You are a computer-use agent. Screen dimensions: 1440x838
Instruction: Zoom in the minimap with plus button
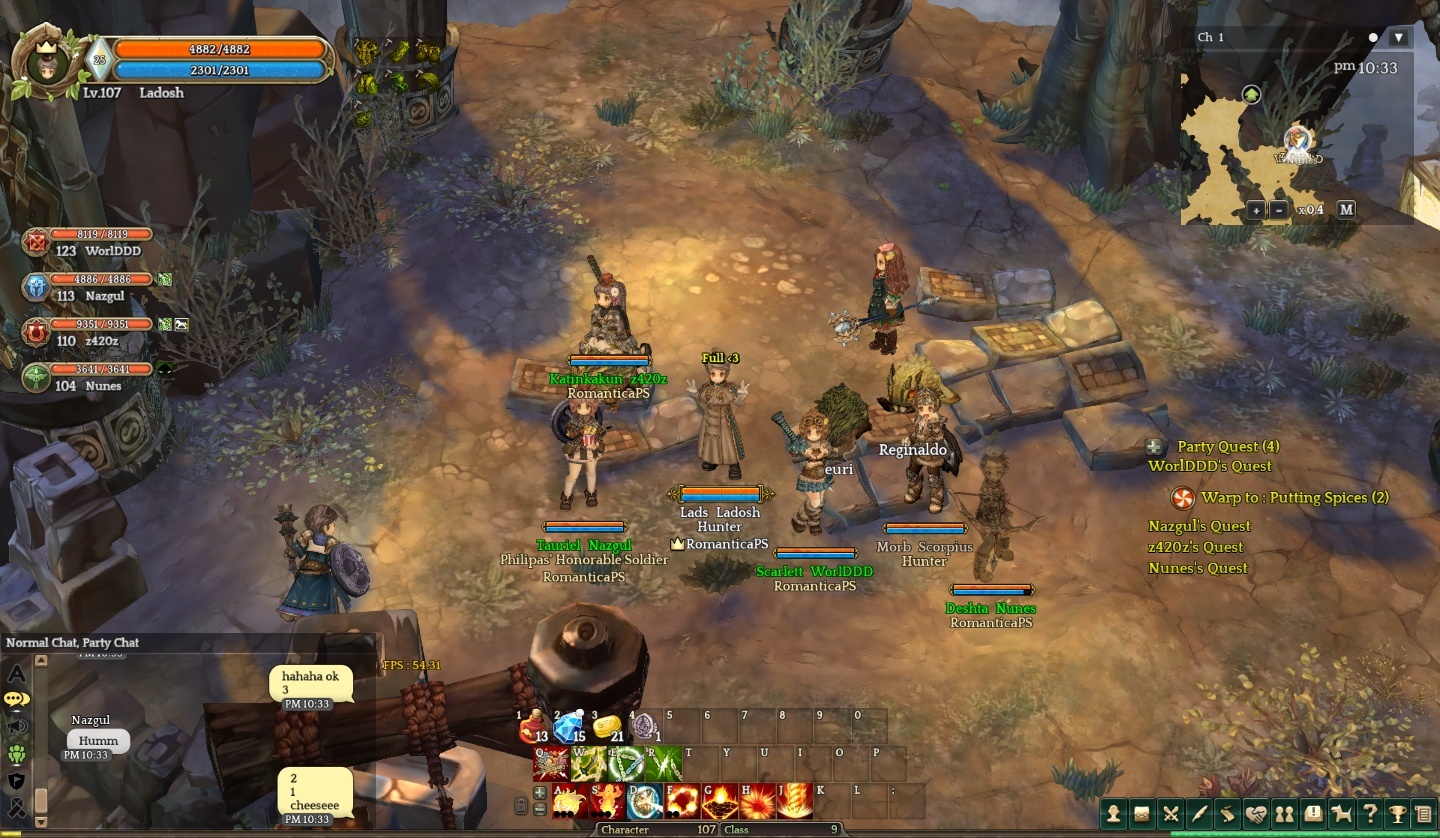1256,210
